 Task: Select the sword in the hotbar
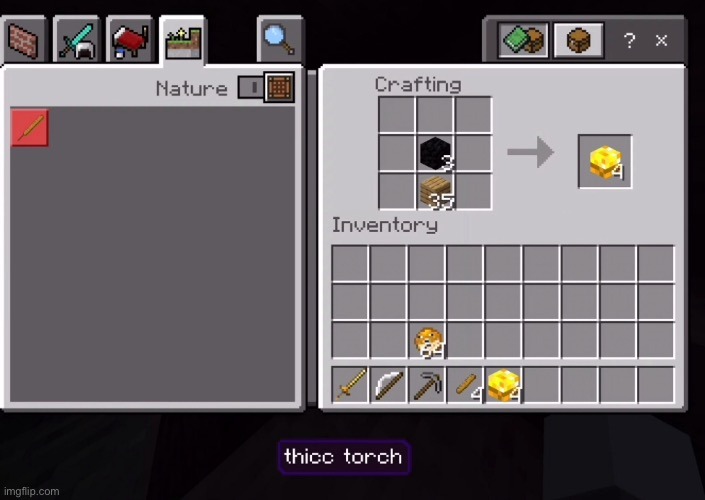coord(351,385)
